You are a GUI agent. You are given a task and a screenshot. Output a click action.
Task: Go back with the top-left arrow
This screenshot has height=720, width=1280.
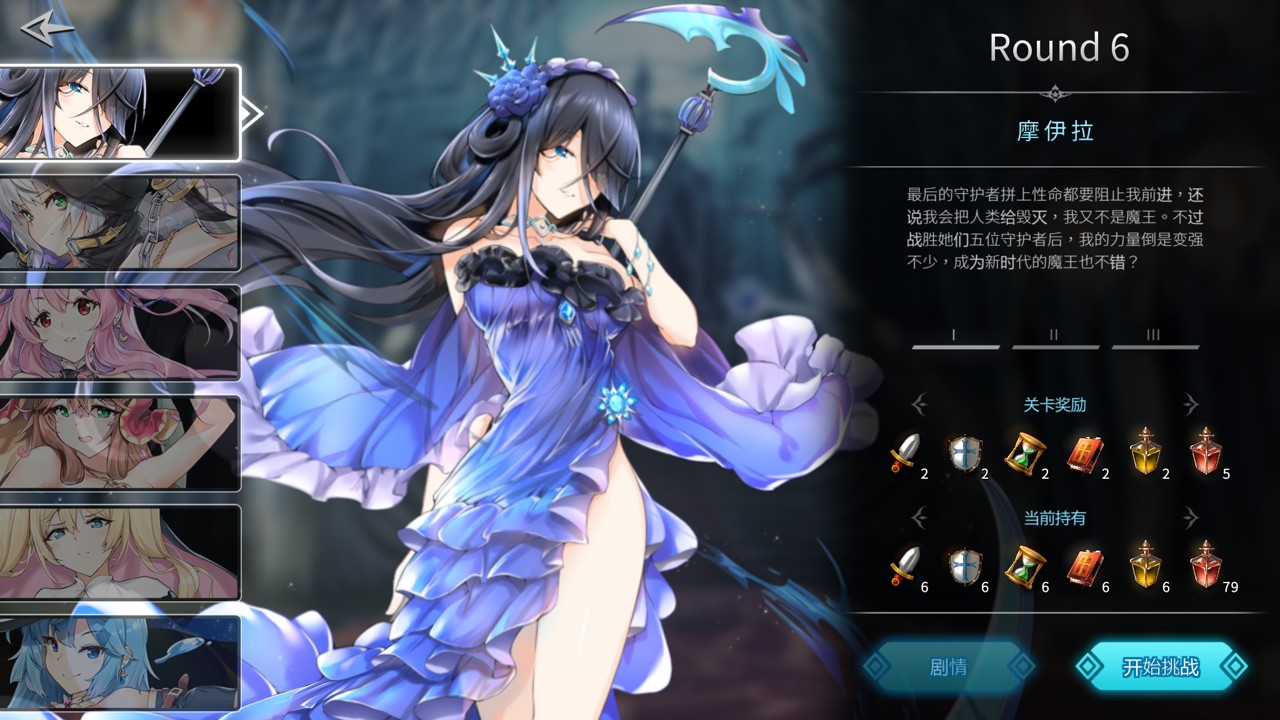[47, 29]
